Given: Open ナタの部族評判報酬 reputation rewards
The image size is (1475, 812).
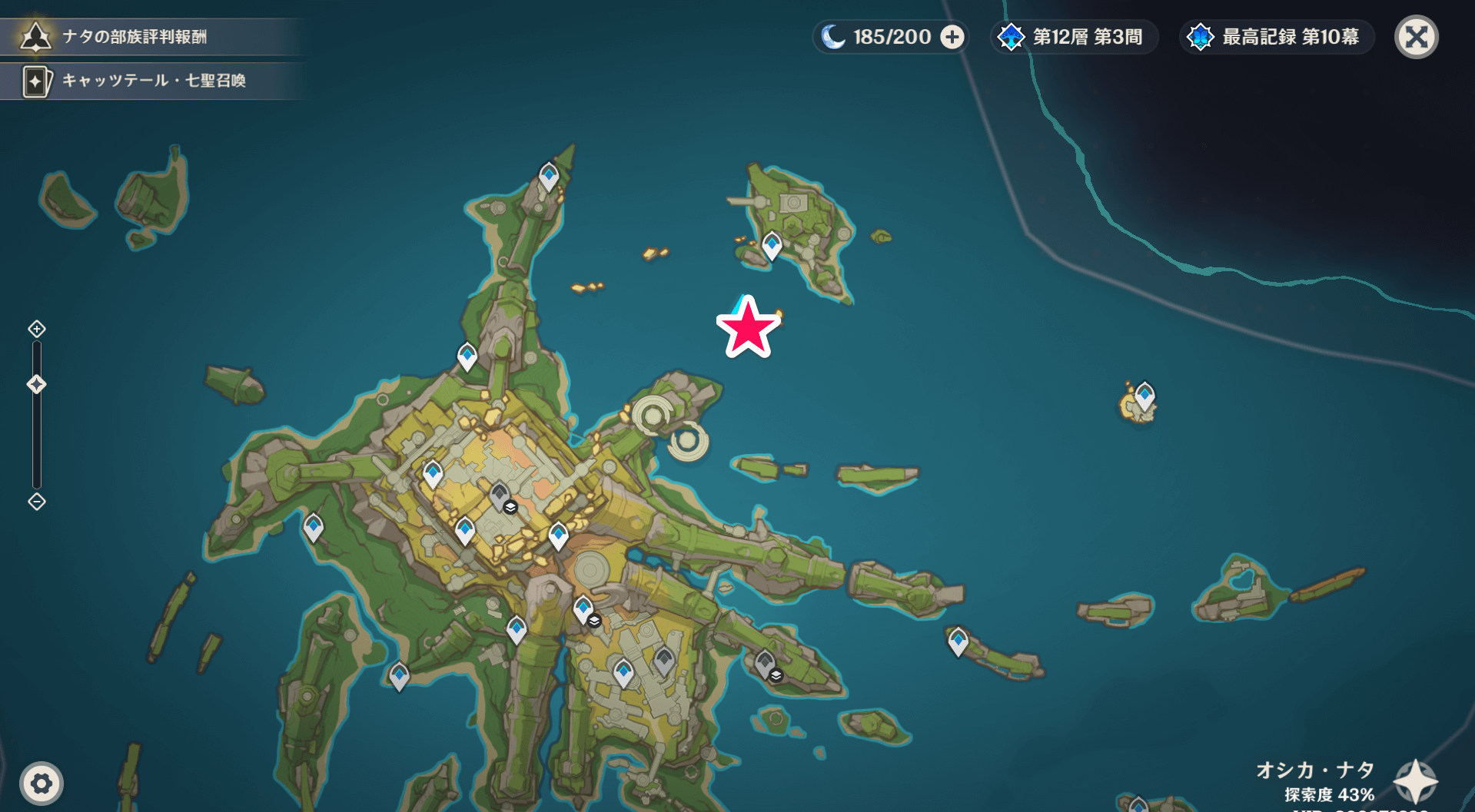Looking at the screenshot, I should pyautogui.click(x=135, y=37).
